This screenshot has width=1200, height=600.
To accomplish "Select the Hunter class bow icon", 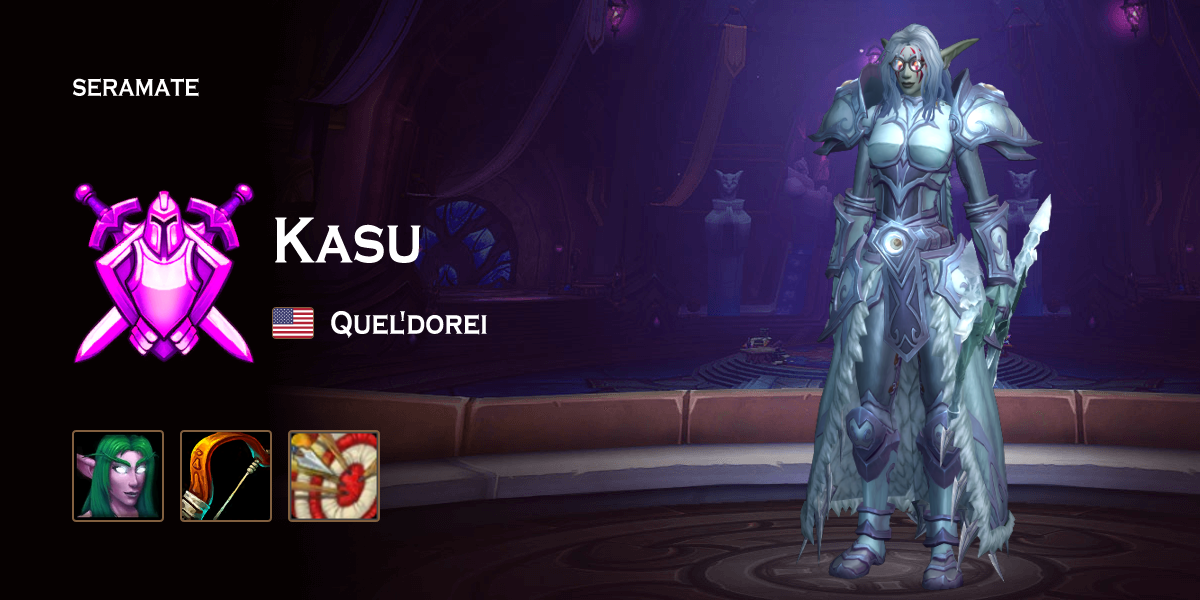I will point(226,476).
